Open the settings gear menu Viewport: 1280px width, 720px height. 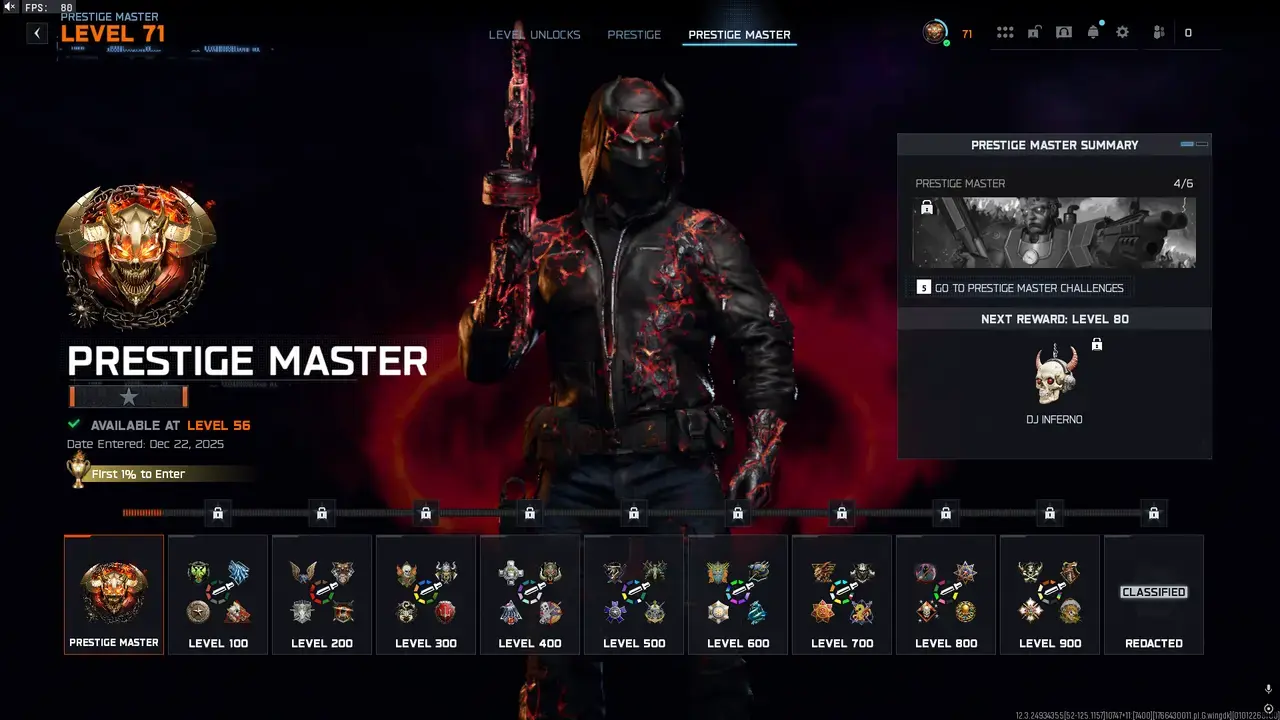[1122, 31]
